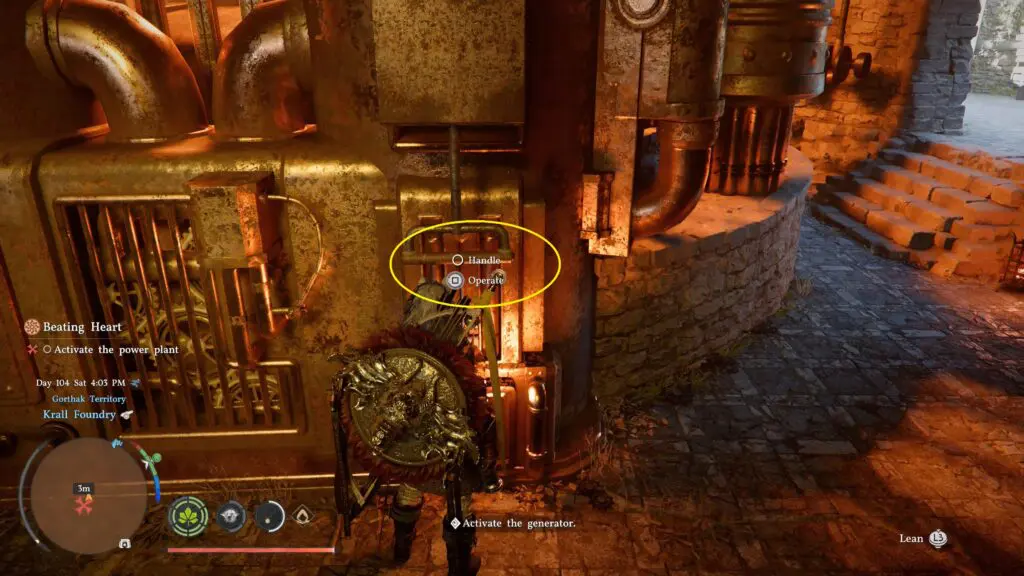Open the circular minimap
Image resolution: width=1024 pixels, height=576 pixels.
coord(89,494)
